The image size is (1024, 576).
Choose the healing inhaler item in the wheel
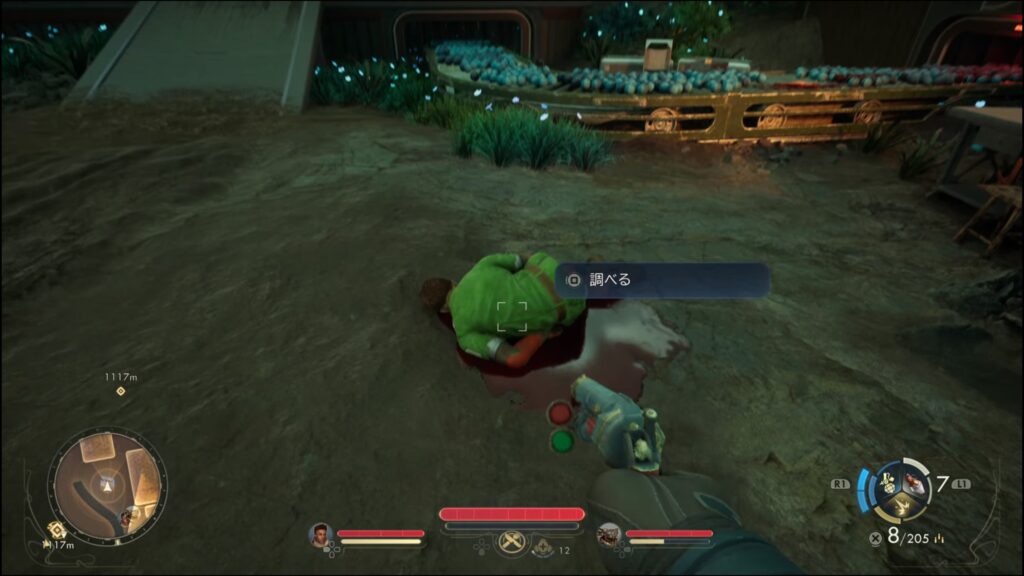914,485
